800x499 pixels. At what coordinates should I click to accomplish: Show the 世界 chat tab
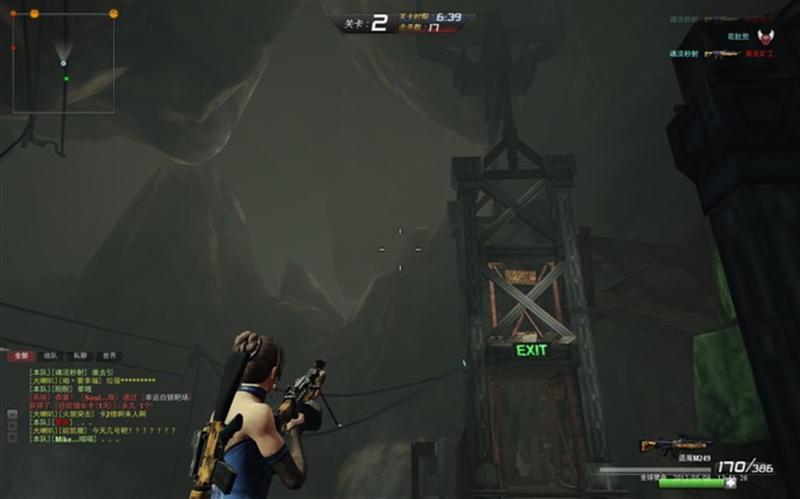[x=109, y=356]
